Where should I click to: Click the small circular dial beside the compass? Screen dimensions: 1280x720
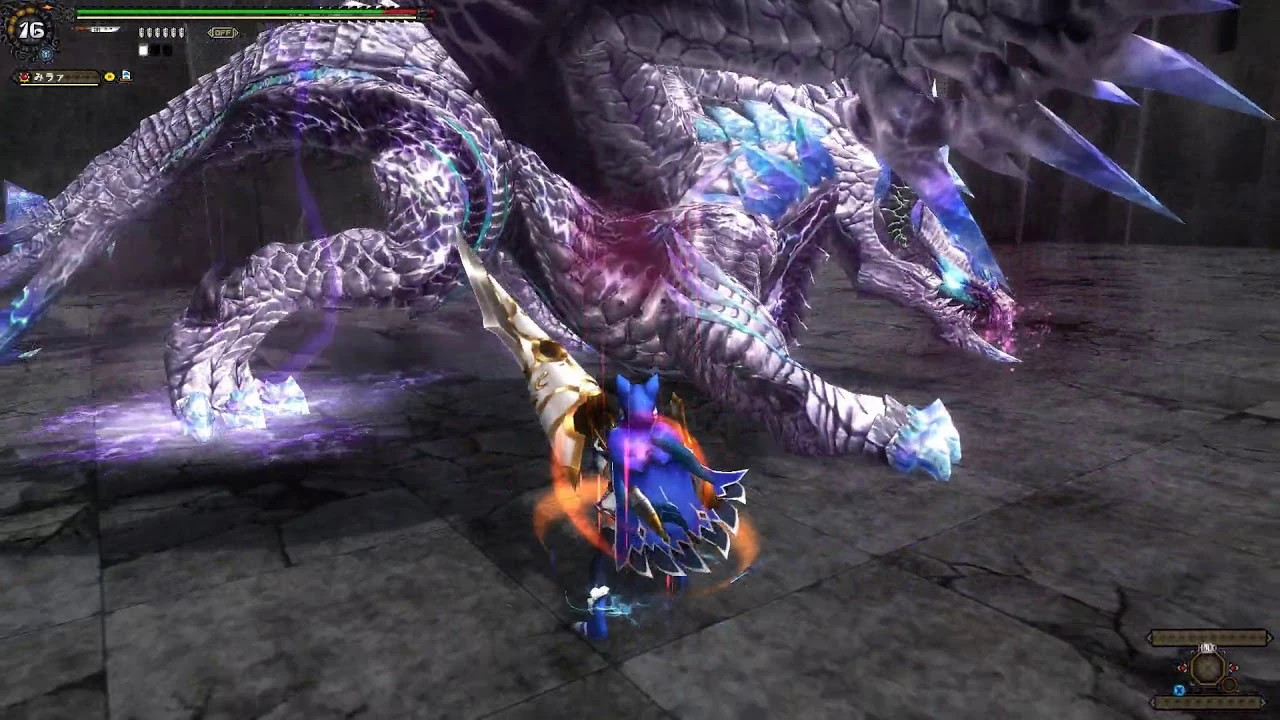pos(1229,684)
